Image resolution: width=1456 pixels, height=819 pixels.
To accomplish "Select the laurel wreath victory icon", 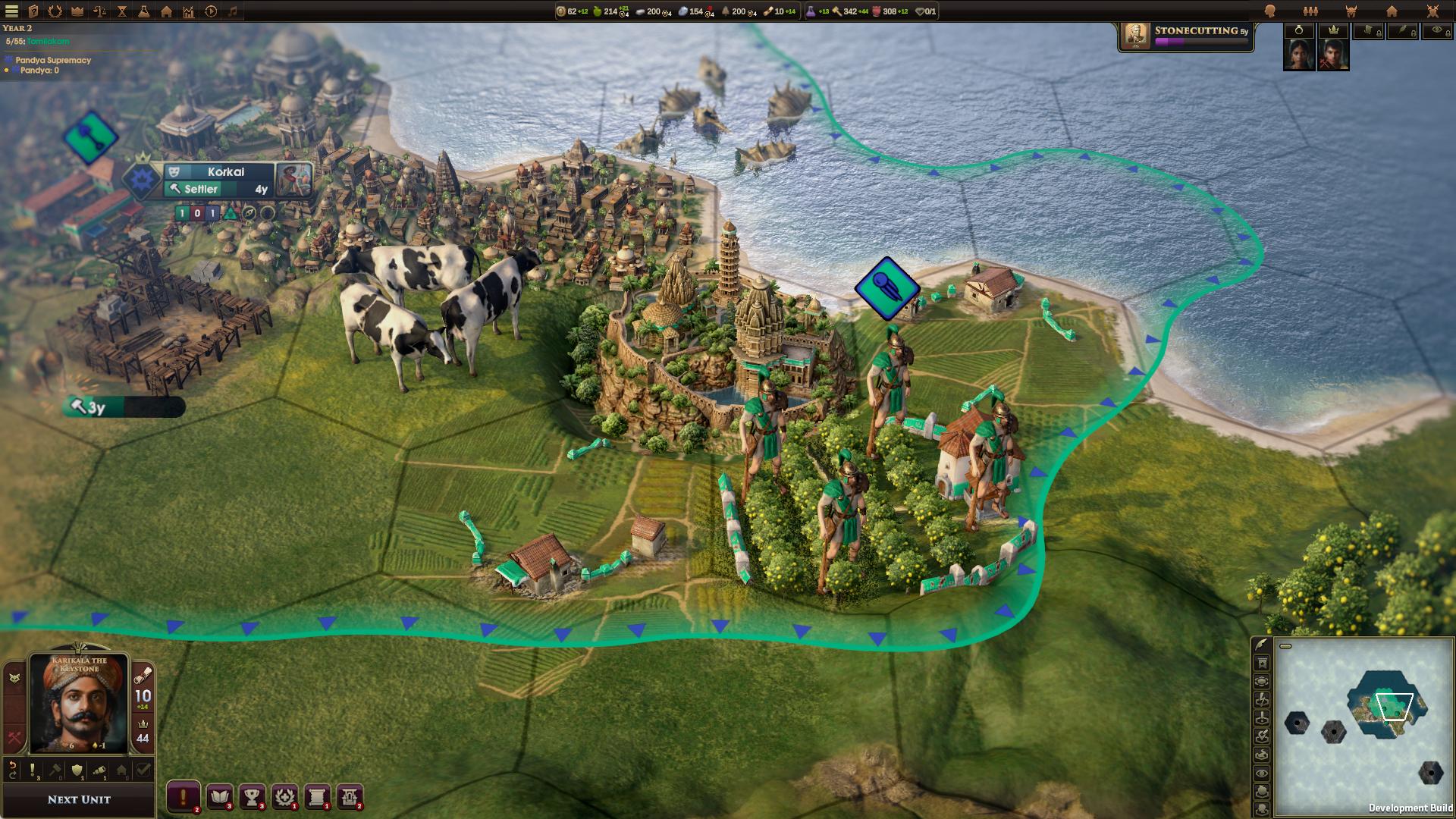I will click(55, 11).
